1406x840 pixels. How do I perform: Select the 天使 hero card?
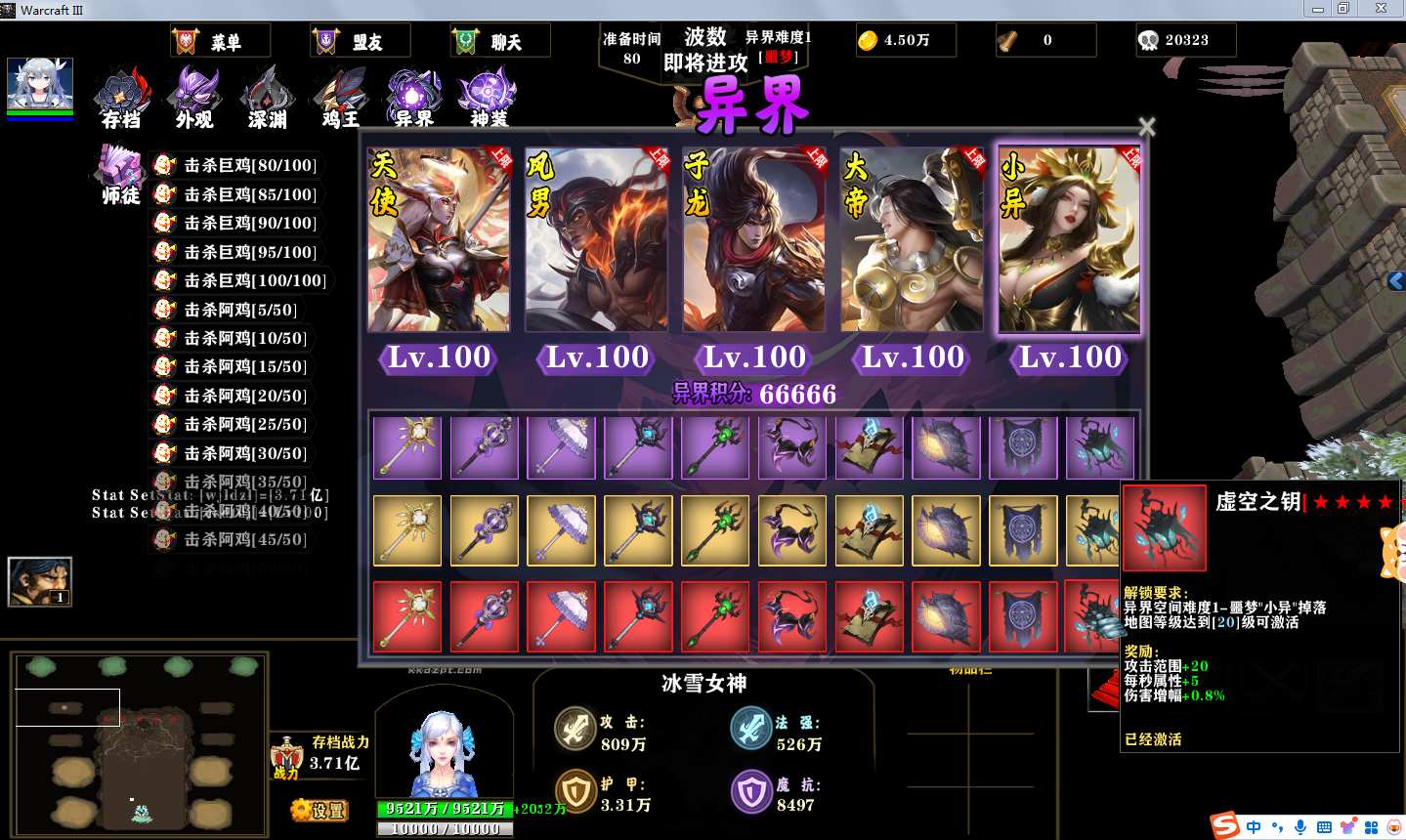pyautogui.click(x=439, y=240)
